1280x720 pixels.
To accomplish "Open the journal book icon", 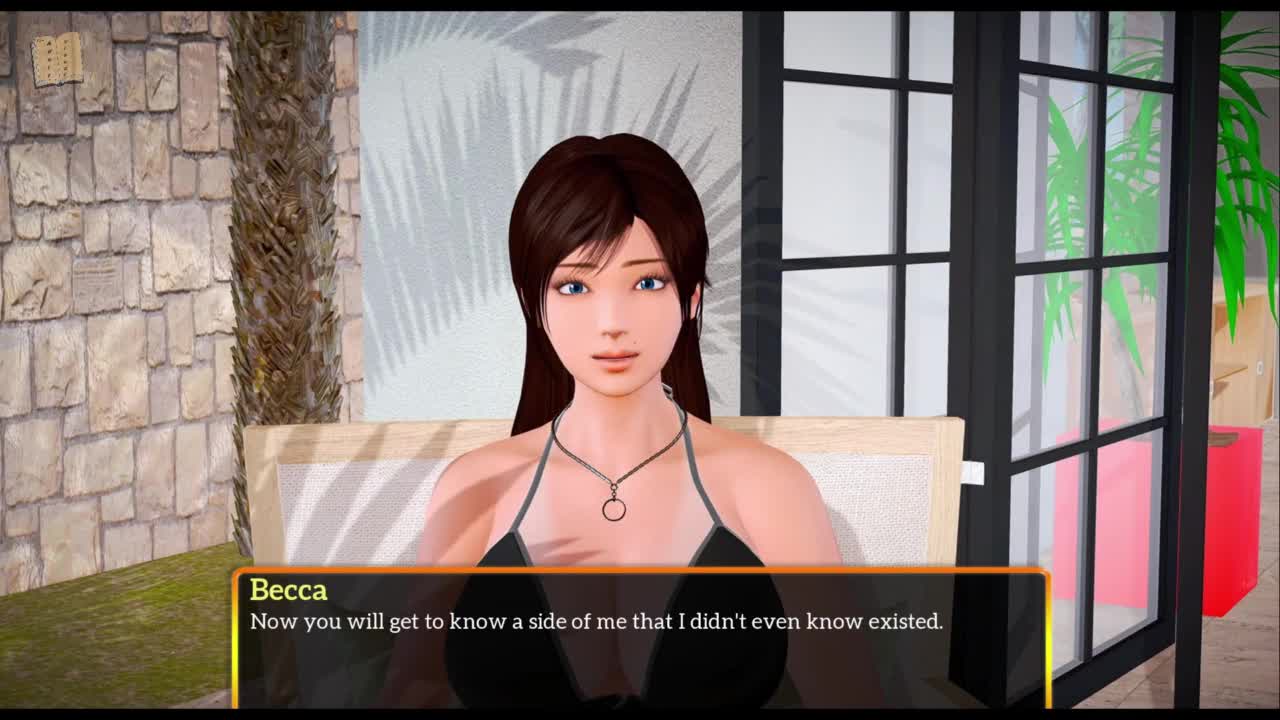I will pos(57,60).
